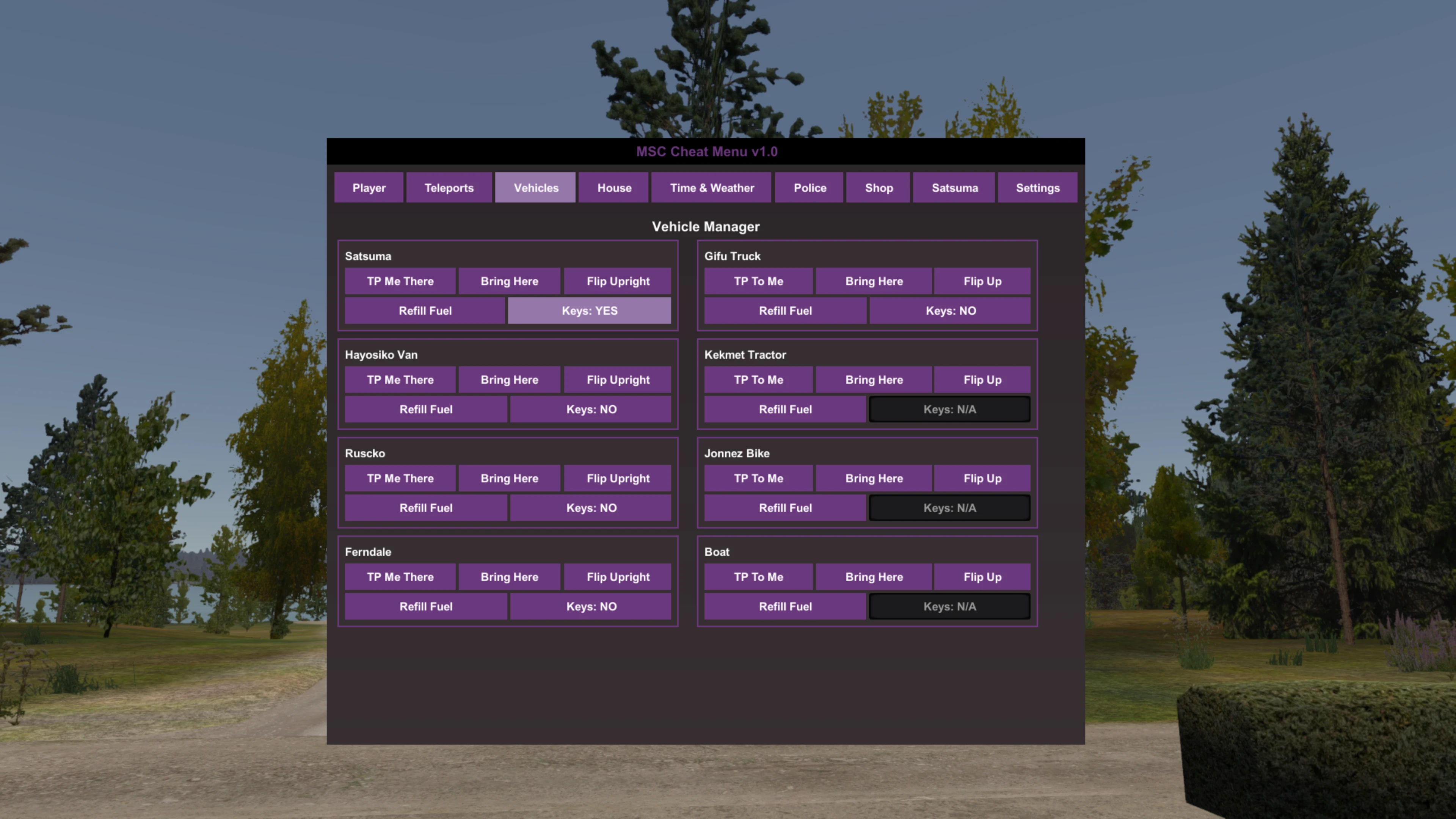Image resolution: width=1456 pixels, height=819 pixels.
Task: Toggle Hayosiko Van keys on
Action: 591,409
